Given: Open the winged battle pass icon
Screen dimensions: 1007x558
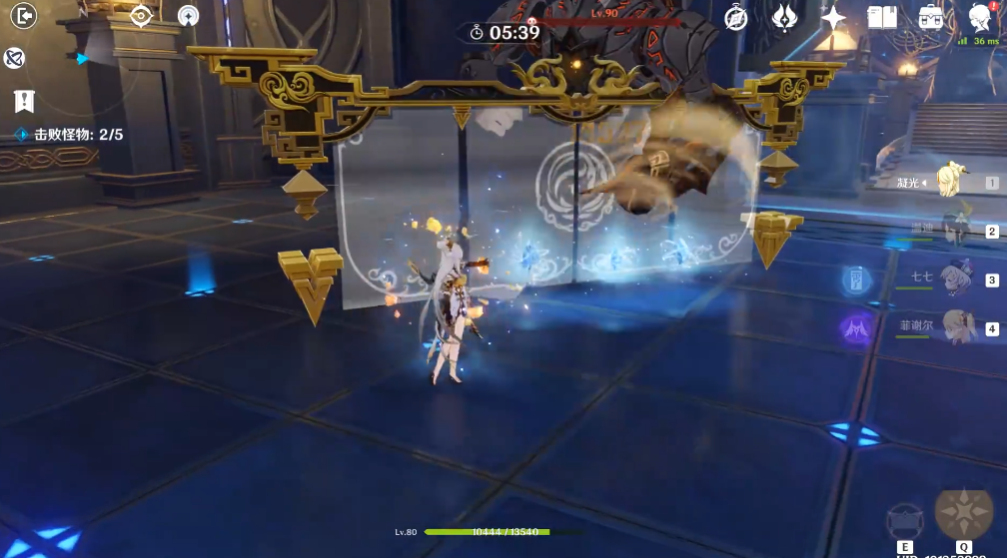Looking at the screenshot, I should (x=785, y=17).
